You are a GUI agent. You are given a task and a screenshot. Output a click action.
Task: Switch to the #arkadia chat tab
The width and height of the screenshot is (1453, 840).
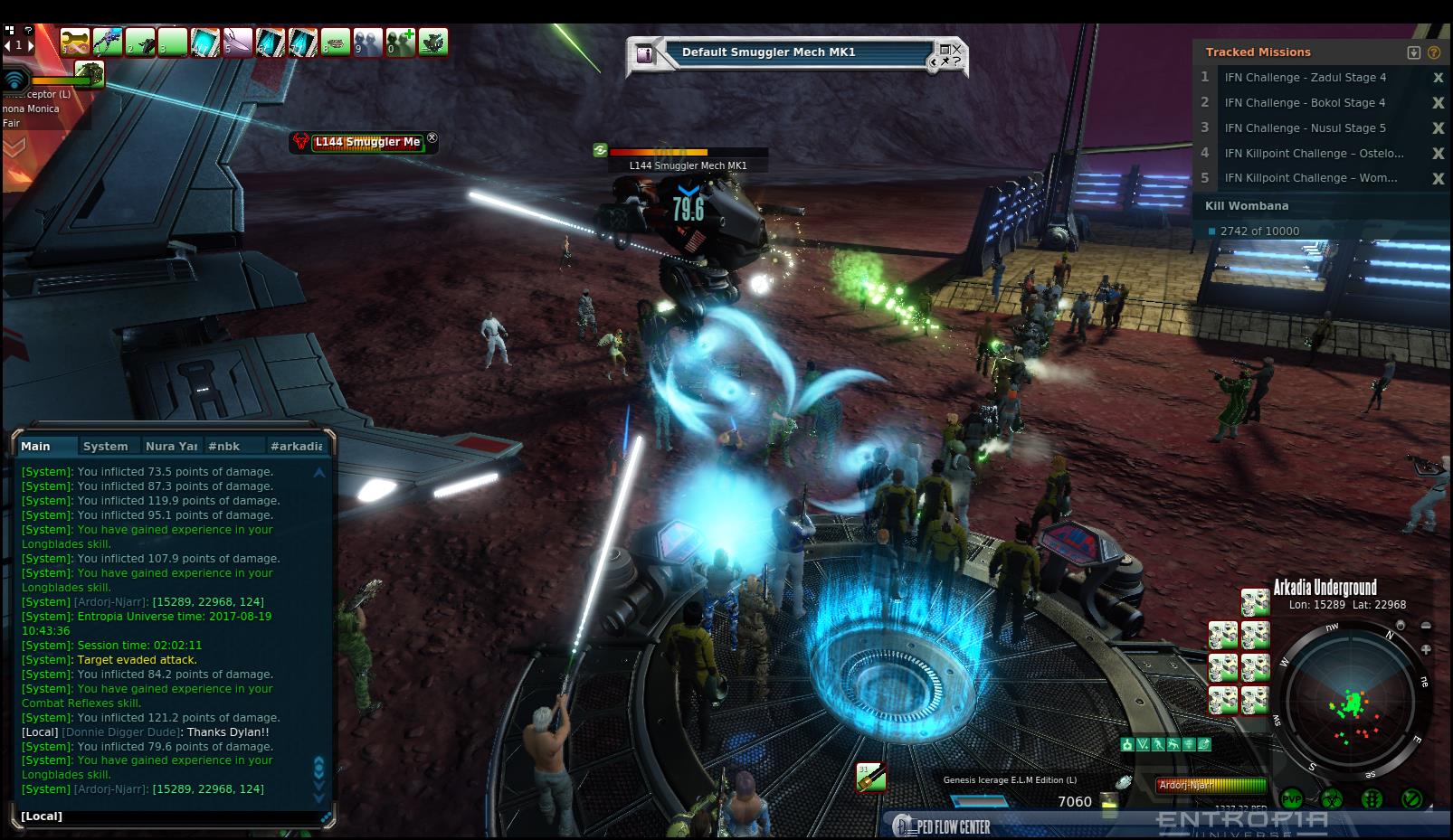point(296,446)
